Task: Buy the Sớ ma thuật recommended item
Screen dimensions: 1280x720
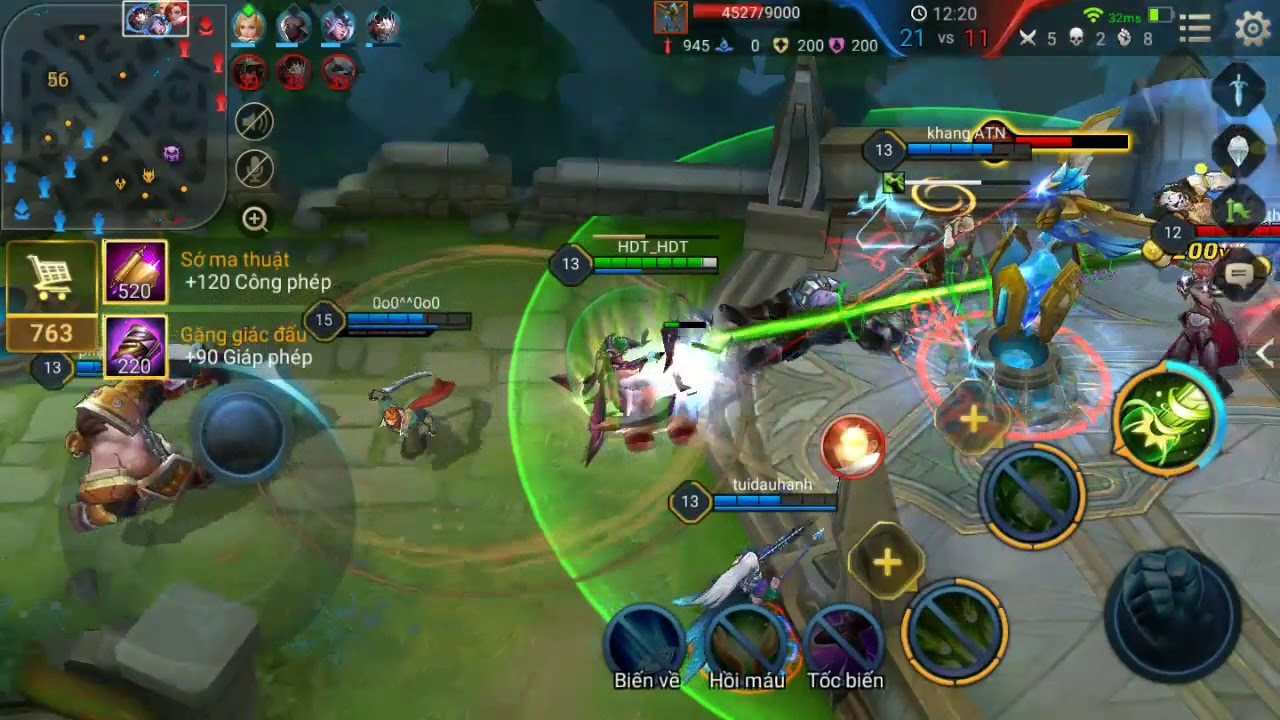Action: [136, 270]
